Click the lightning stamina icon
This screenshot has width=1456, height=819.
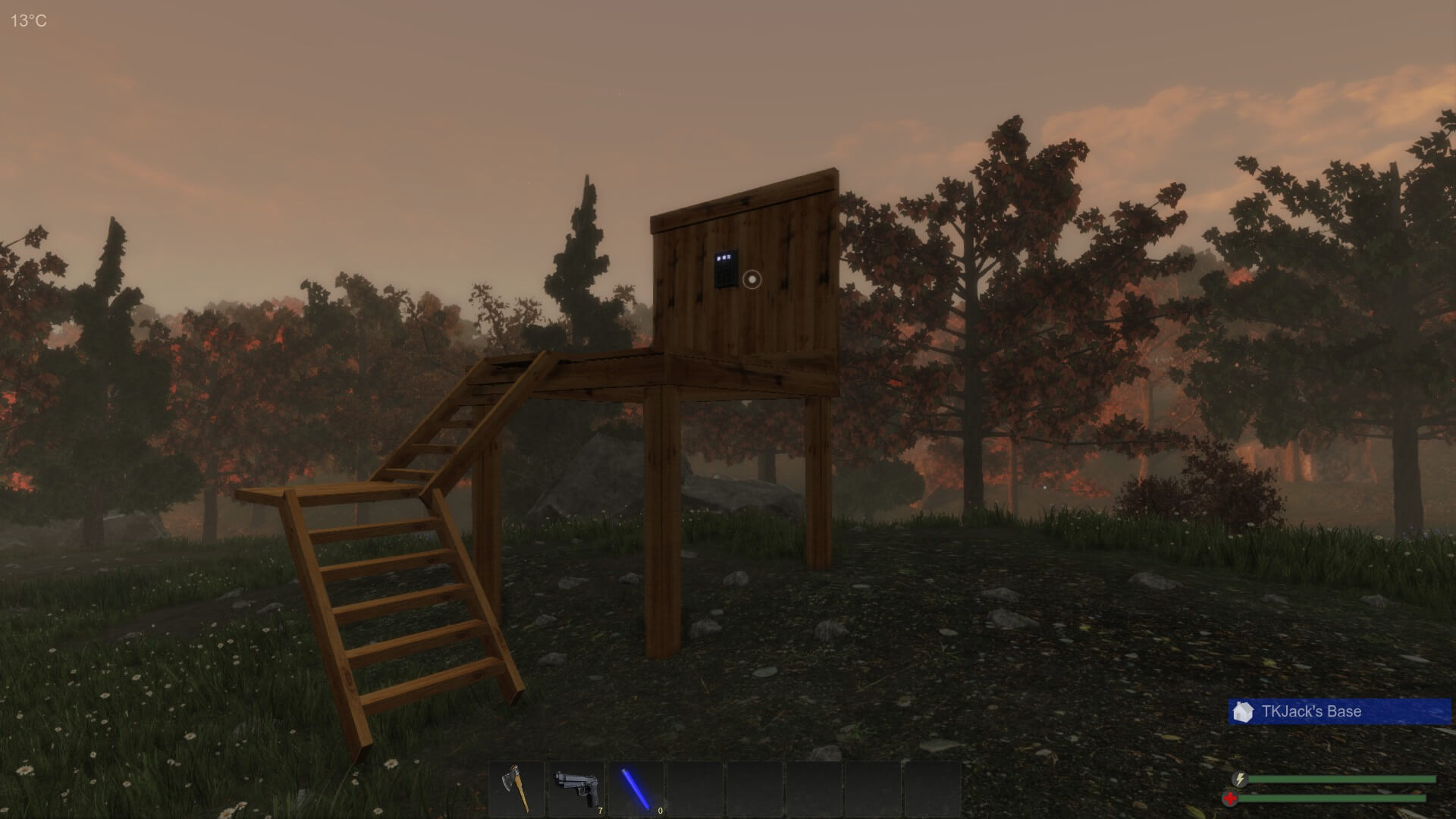tap(1239, 779)
